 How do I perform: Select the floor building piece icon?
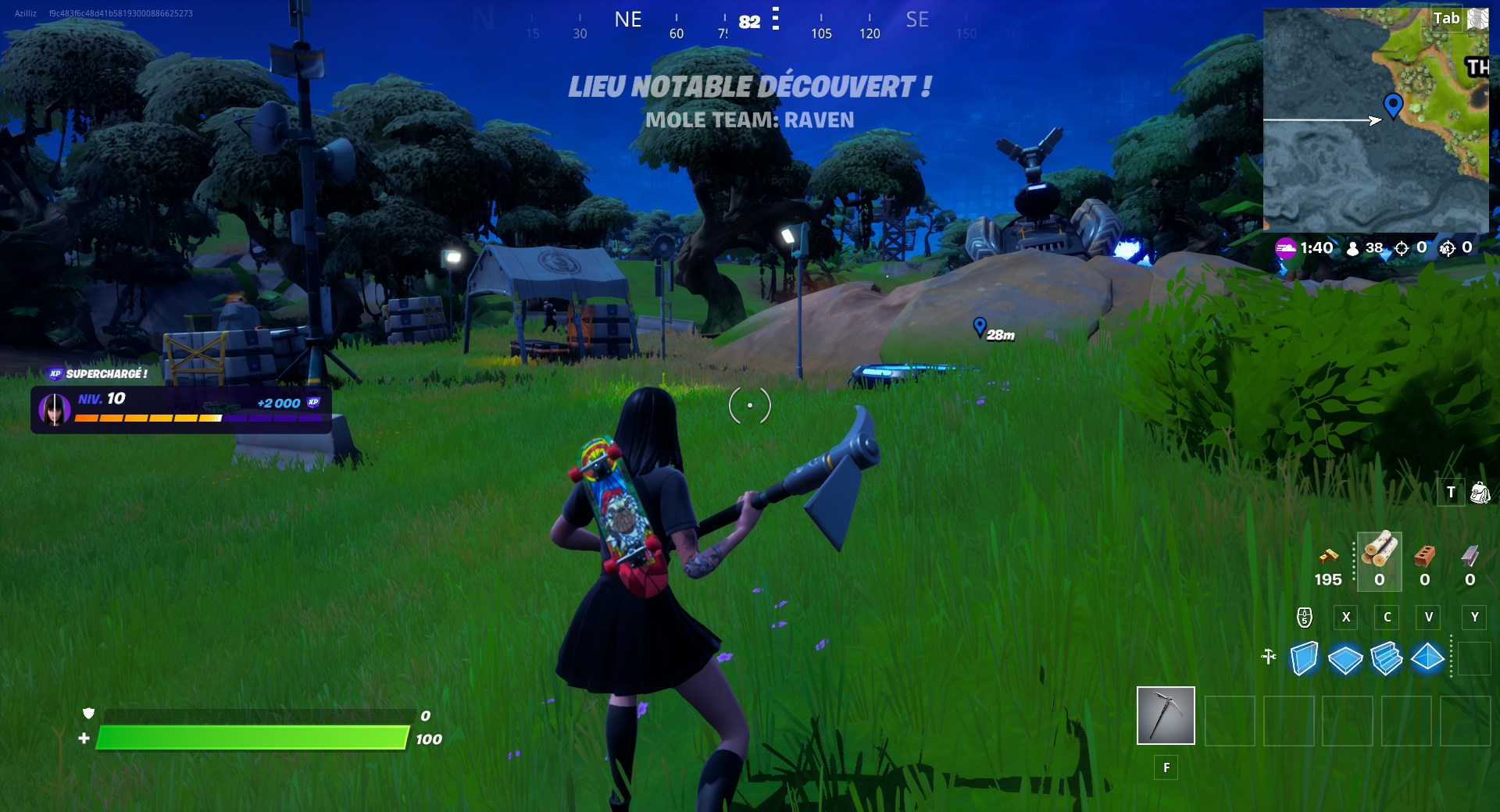pos(1345,658)
